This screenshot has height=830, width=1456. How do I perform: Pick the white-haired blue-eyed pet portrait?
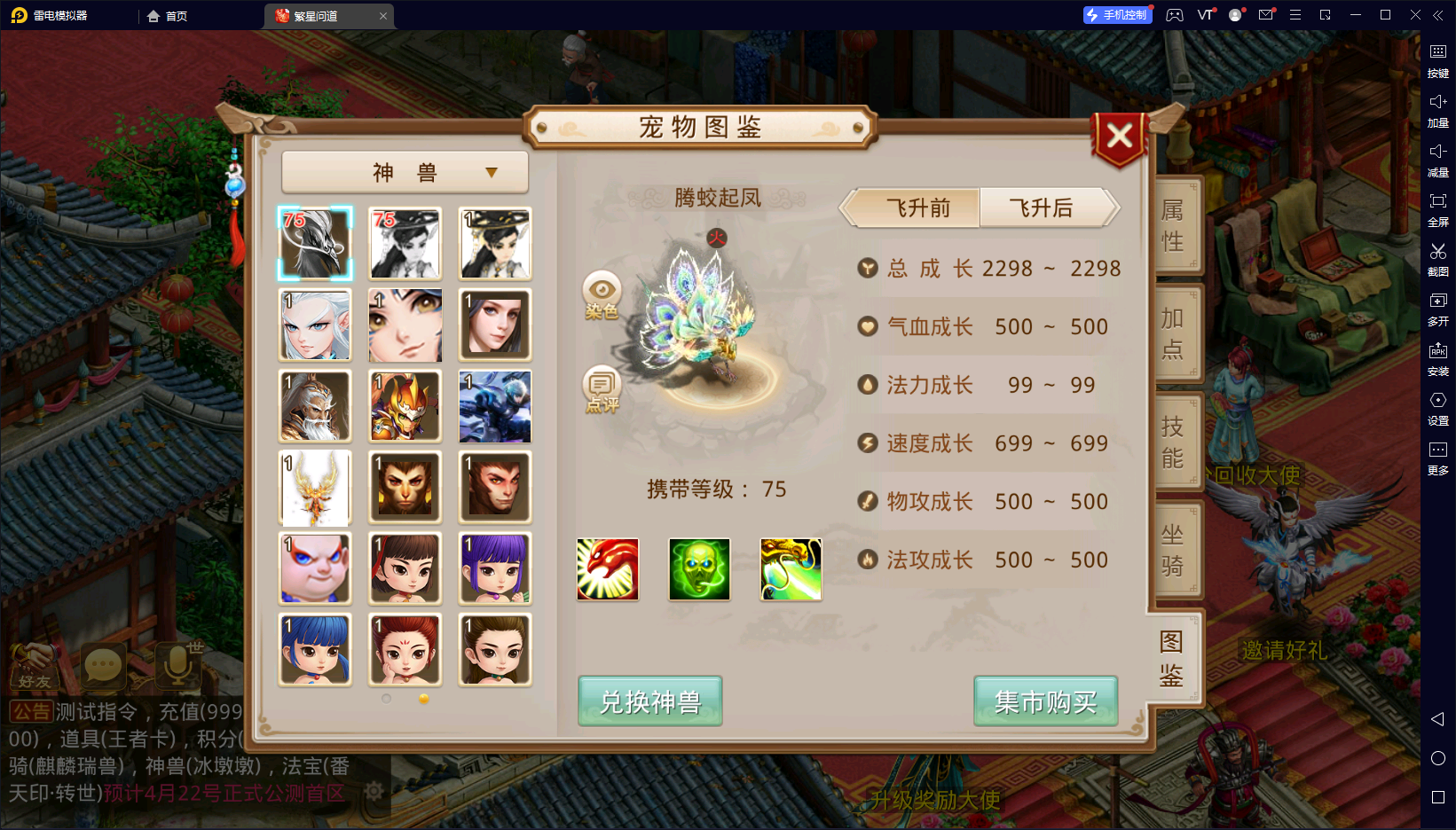(315, 325)
